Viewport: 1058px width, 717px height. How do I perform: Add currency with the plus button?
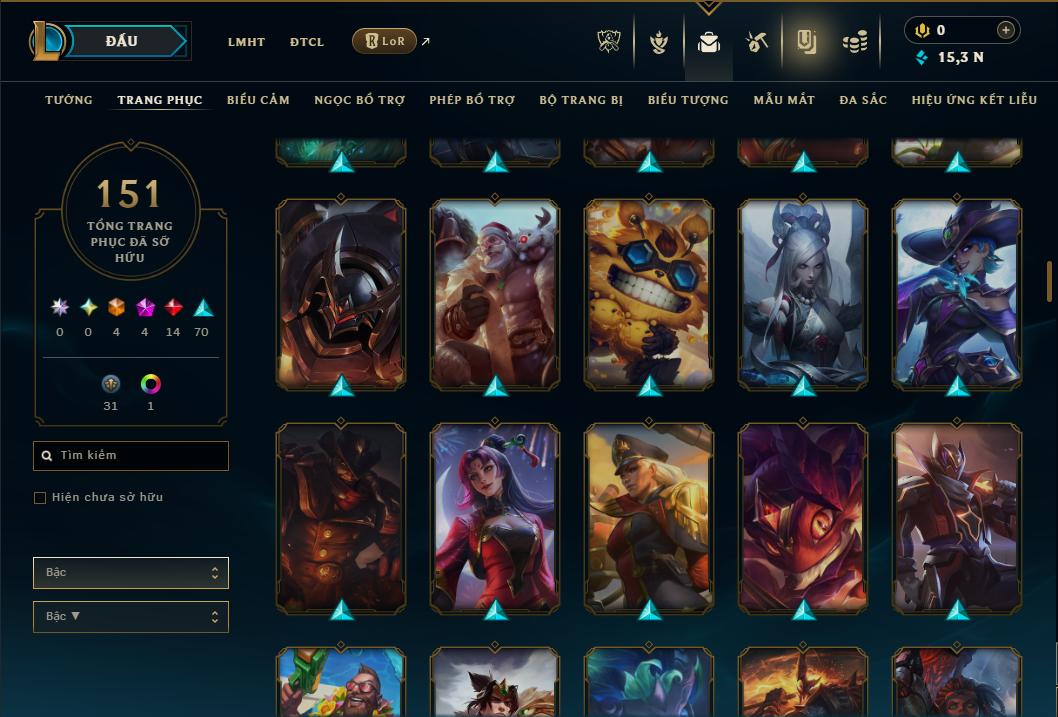click(x=1006, y=30)
